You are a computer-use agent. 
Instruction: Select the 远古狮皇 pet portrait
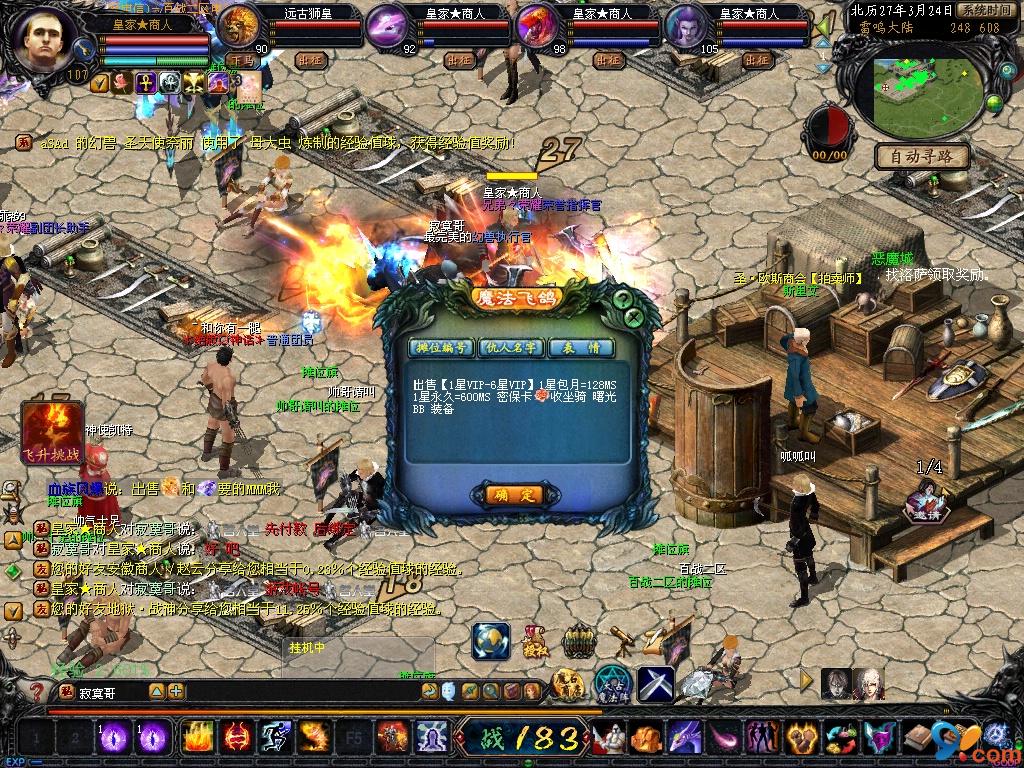pos(238,27)
